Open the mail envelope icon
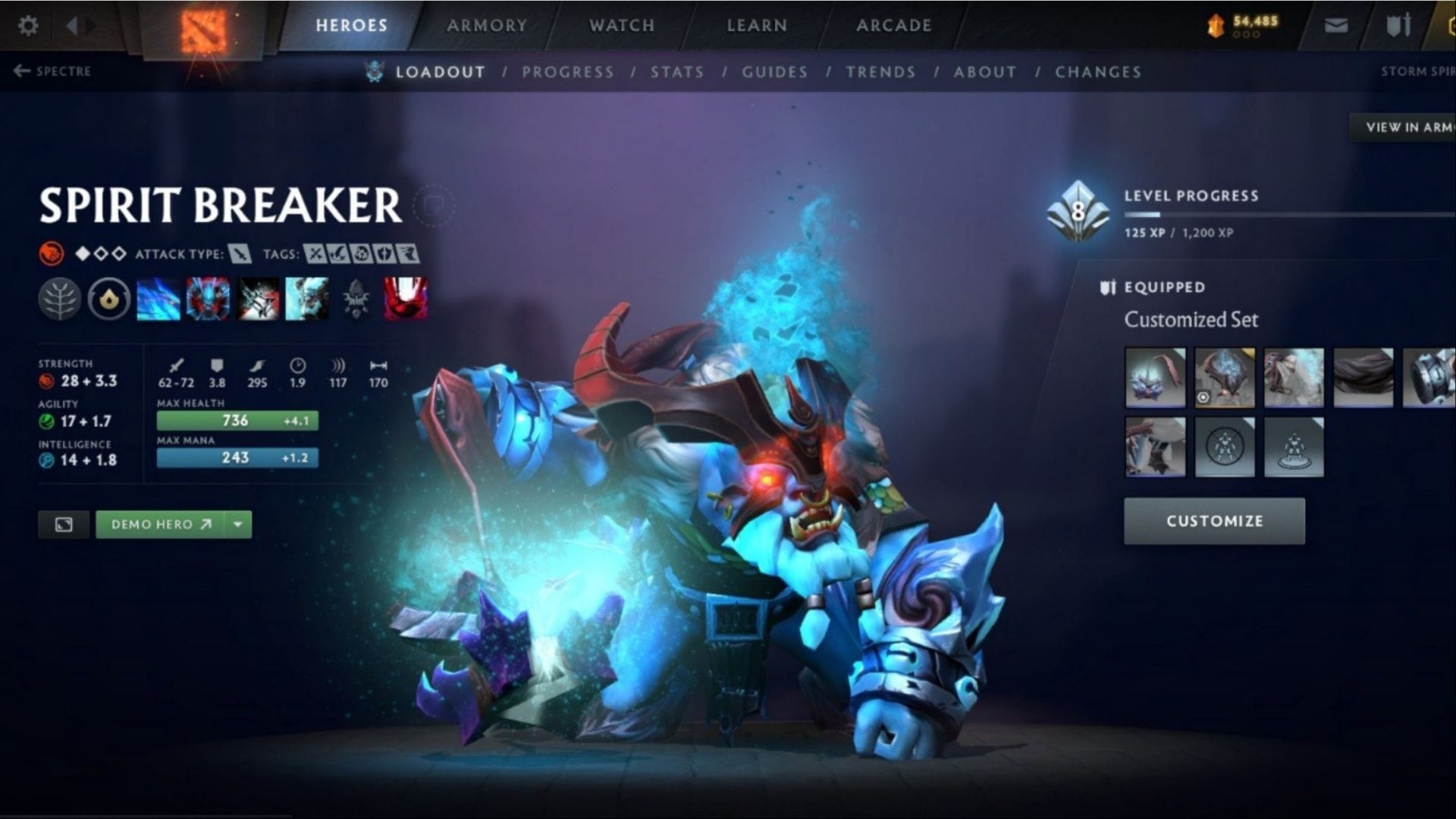Viewport: 1456px width, 819px height. (1335, 26)
